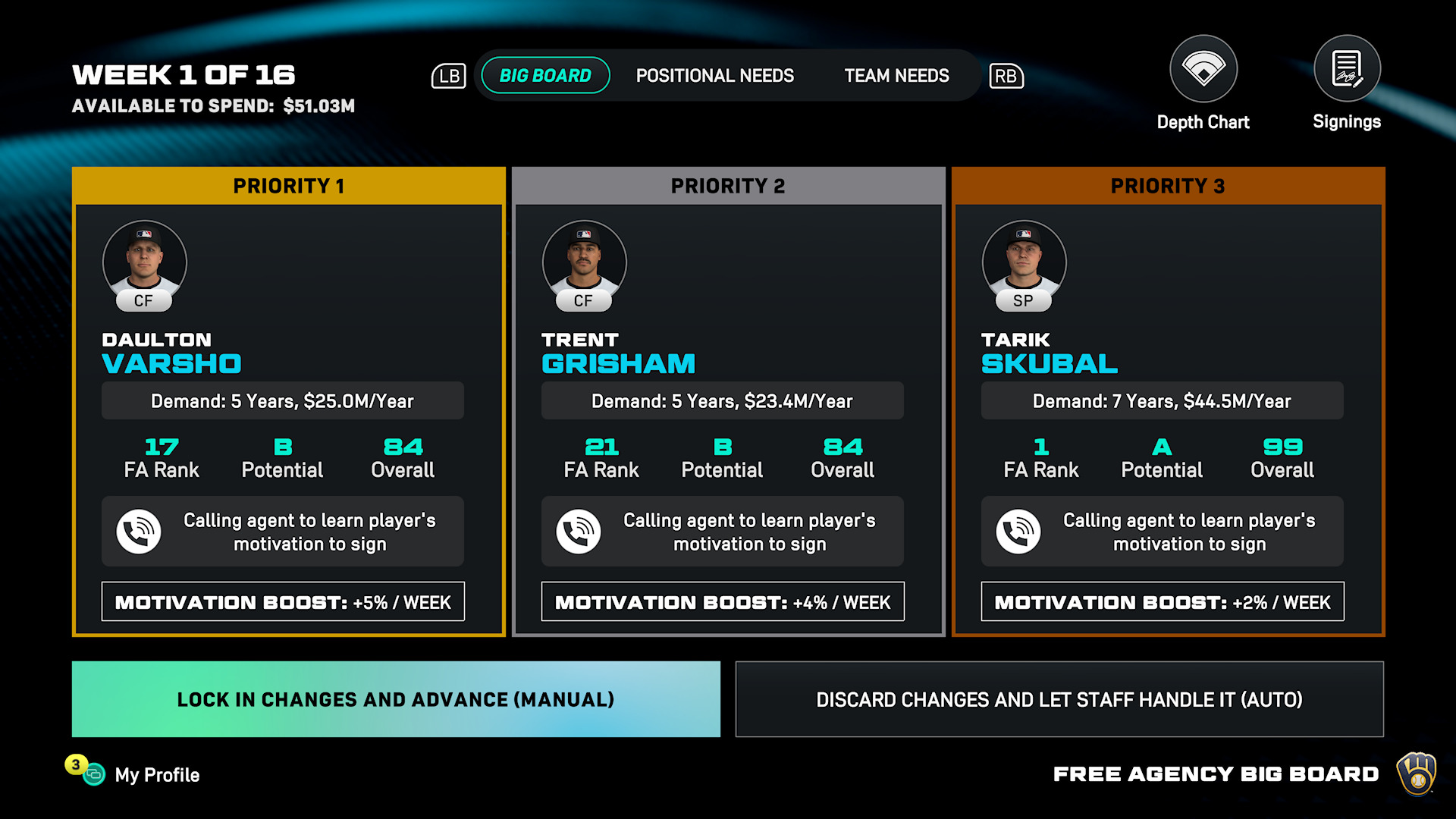Image resolution: width=1456 pixels, height=819 pixels.
Task: Discard changes and let staff handle it
Action: click(x=1059, y=699)
